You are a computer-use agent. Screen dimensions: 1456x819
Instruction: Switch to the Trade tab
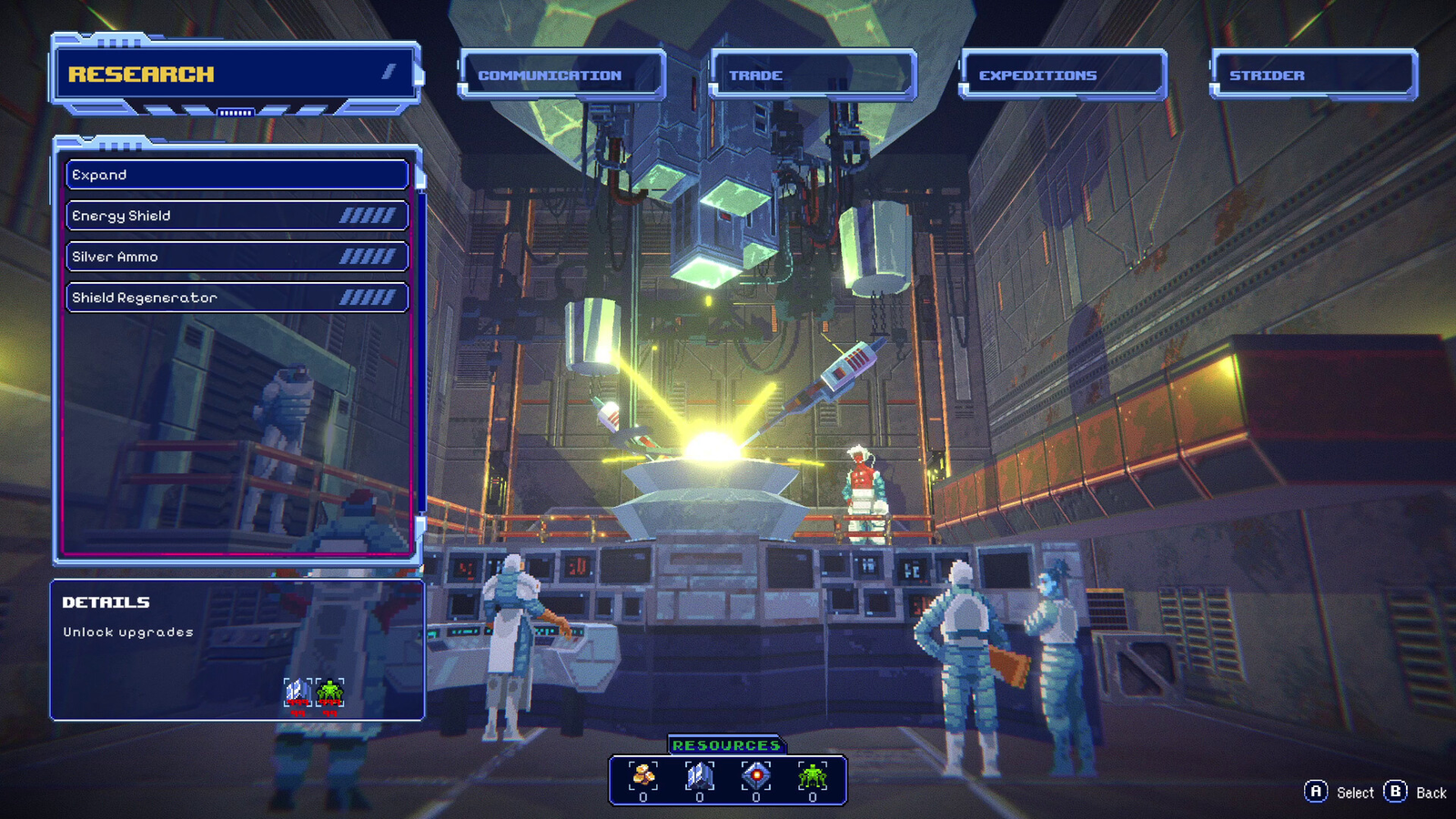click(812, 75)
